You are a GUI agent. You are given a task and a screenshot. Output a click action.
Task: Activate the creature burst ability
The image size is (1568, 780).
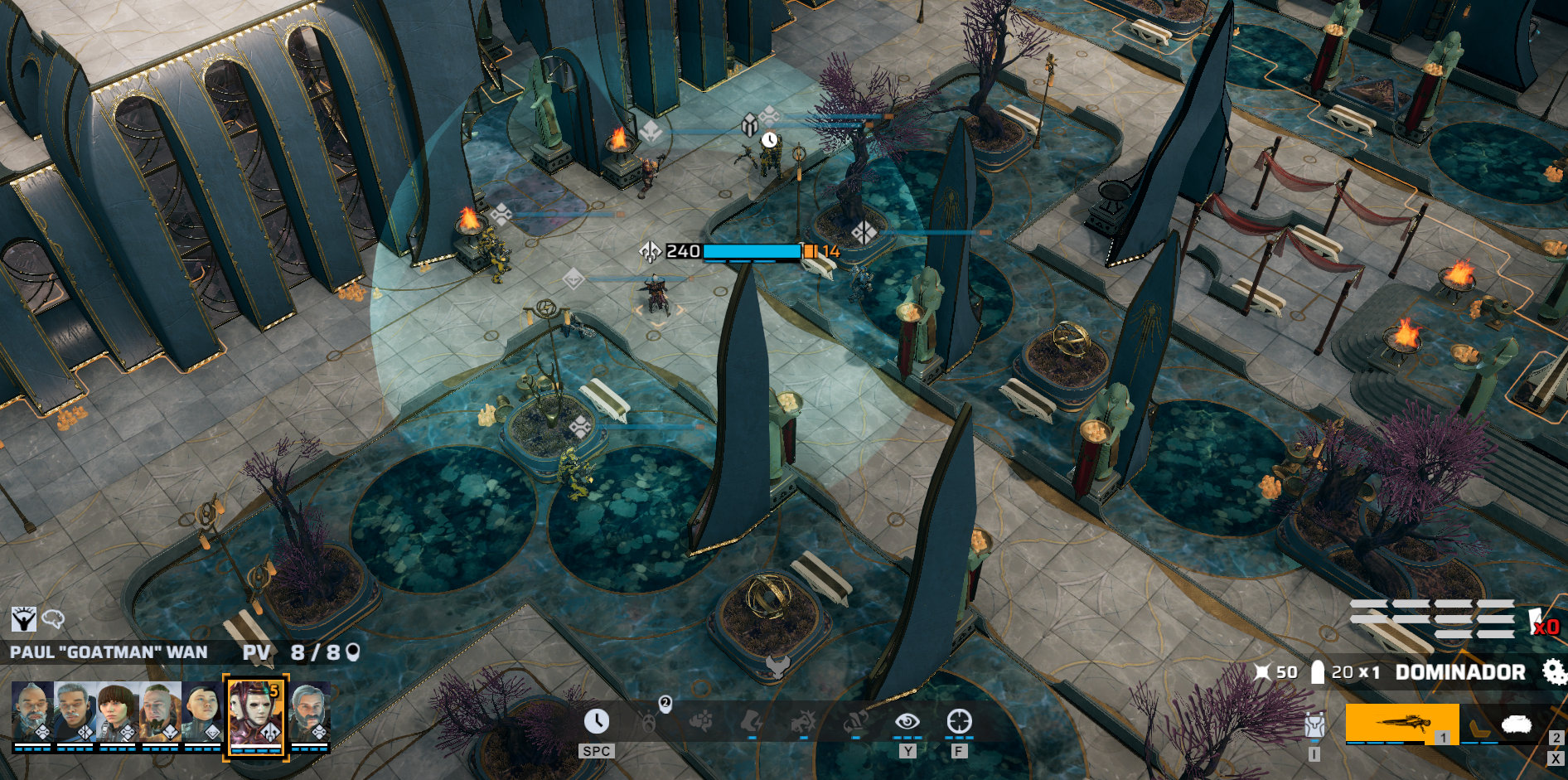pyautogui.click(x=803, y=721)
